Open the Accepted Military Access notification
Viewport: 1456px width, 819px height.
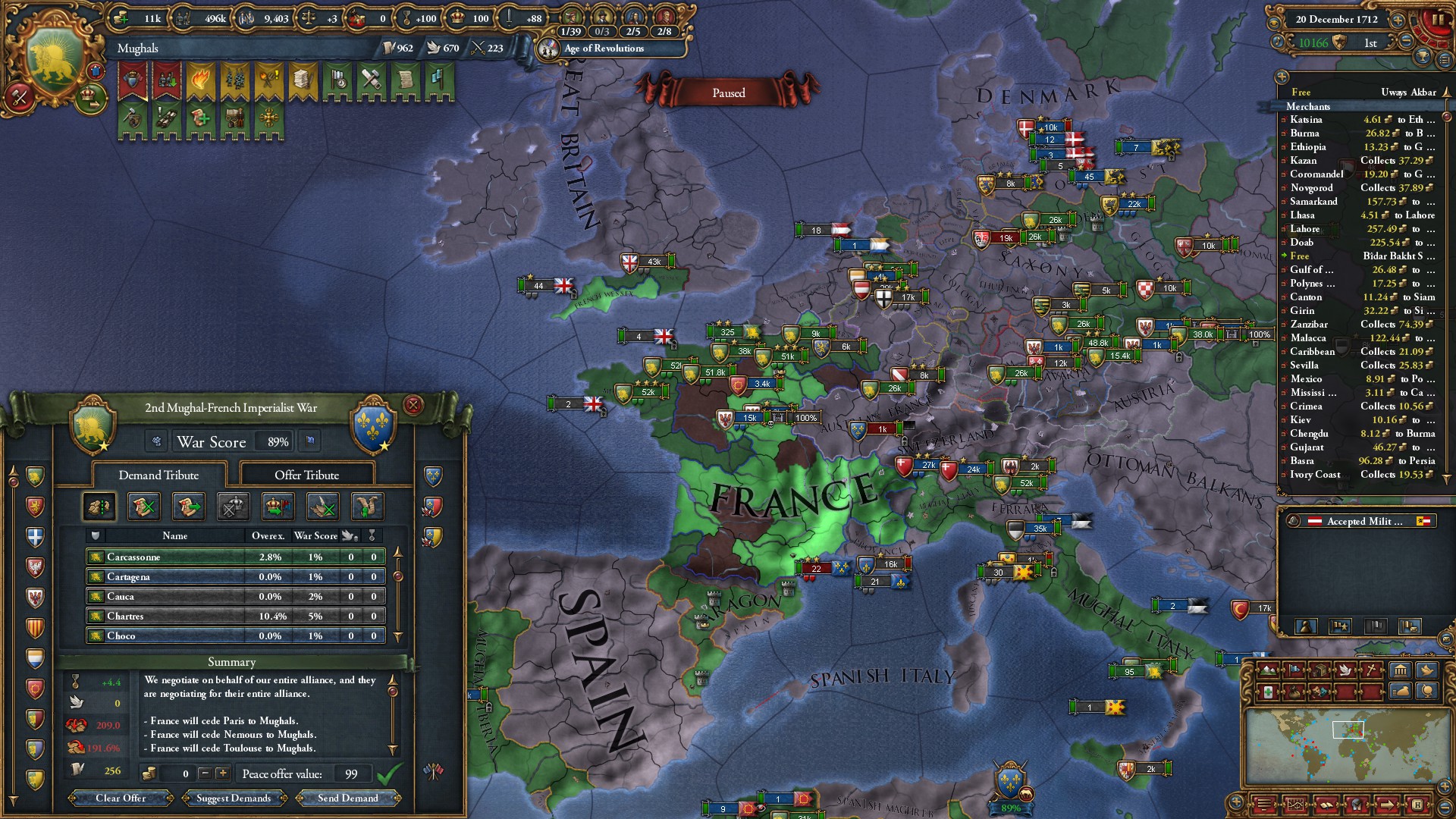pos(1363,521)
